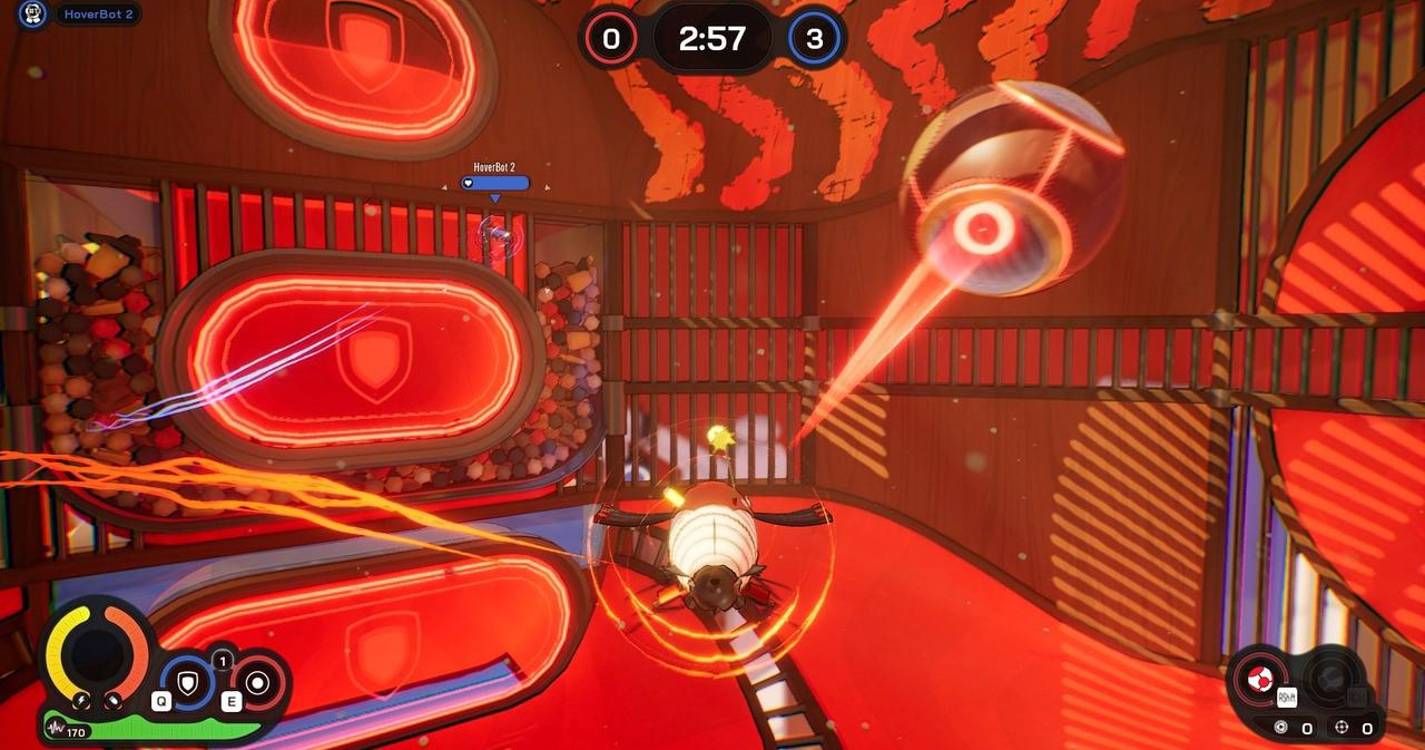Activate the red target ability bound to E
The width and height of the screenshot is (1425, 750).
(x=257, y=682)
